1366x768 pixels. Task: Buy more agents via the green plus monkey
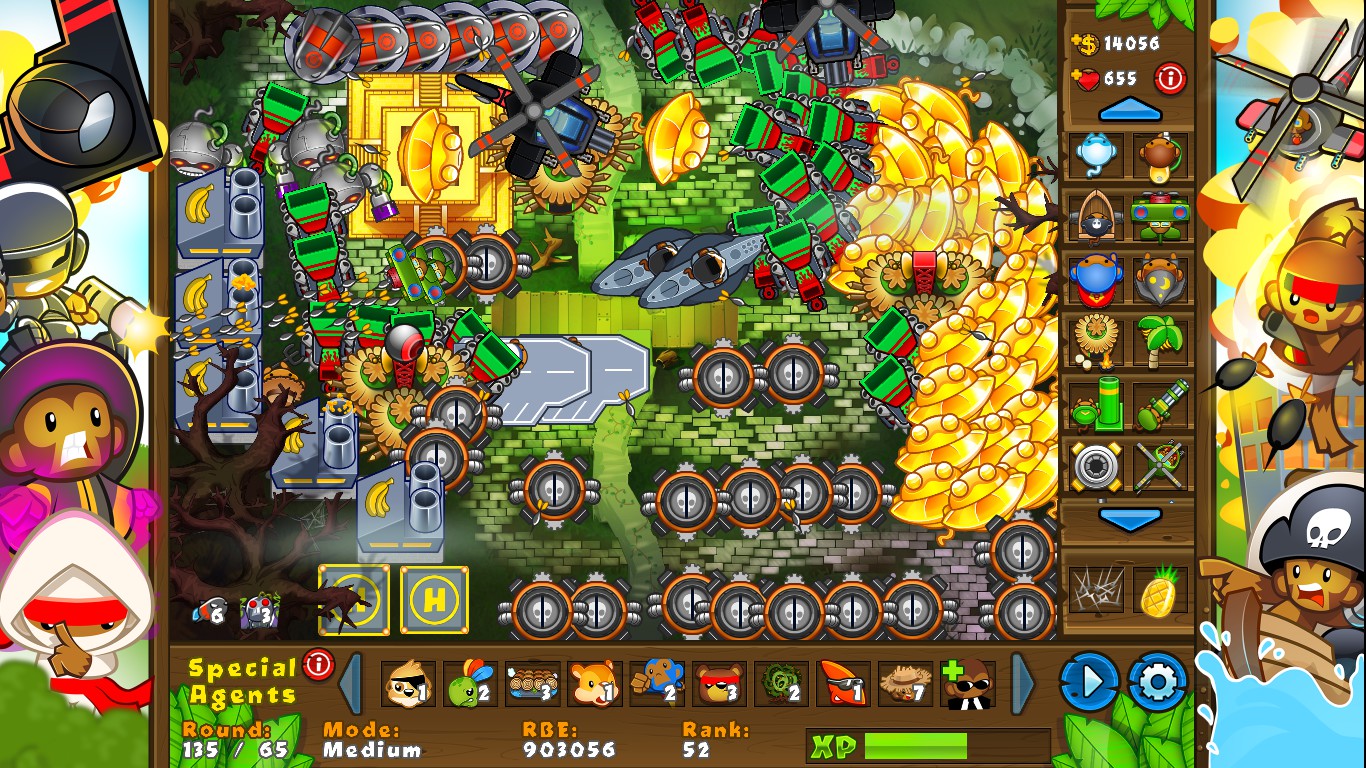(967, 682)
